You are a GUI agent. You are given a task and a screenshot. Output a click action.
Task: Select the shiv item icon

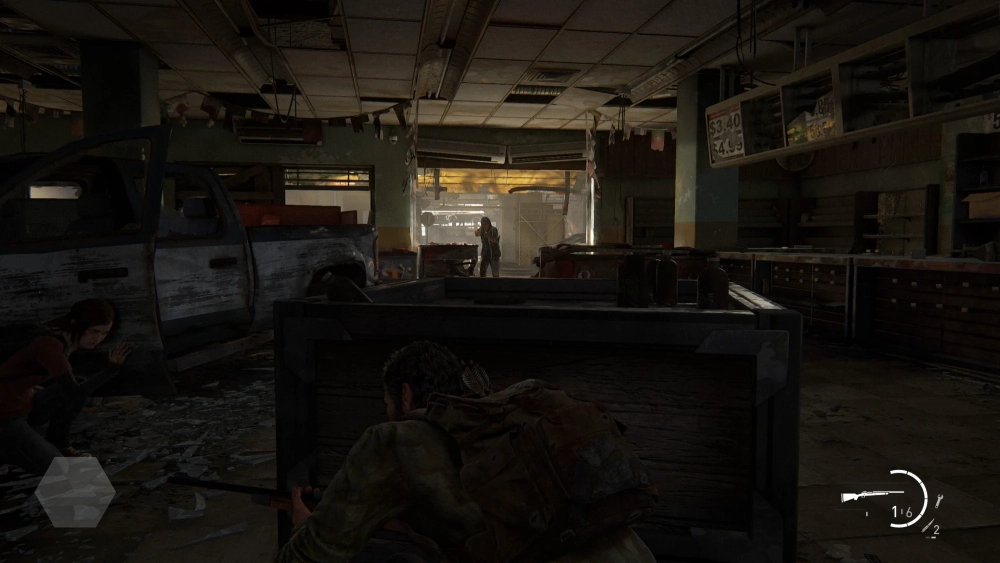(927, 526)
